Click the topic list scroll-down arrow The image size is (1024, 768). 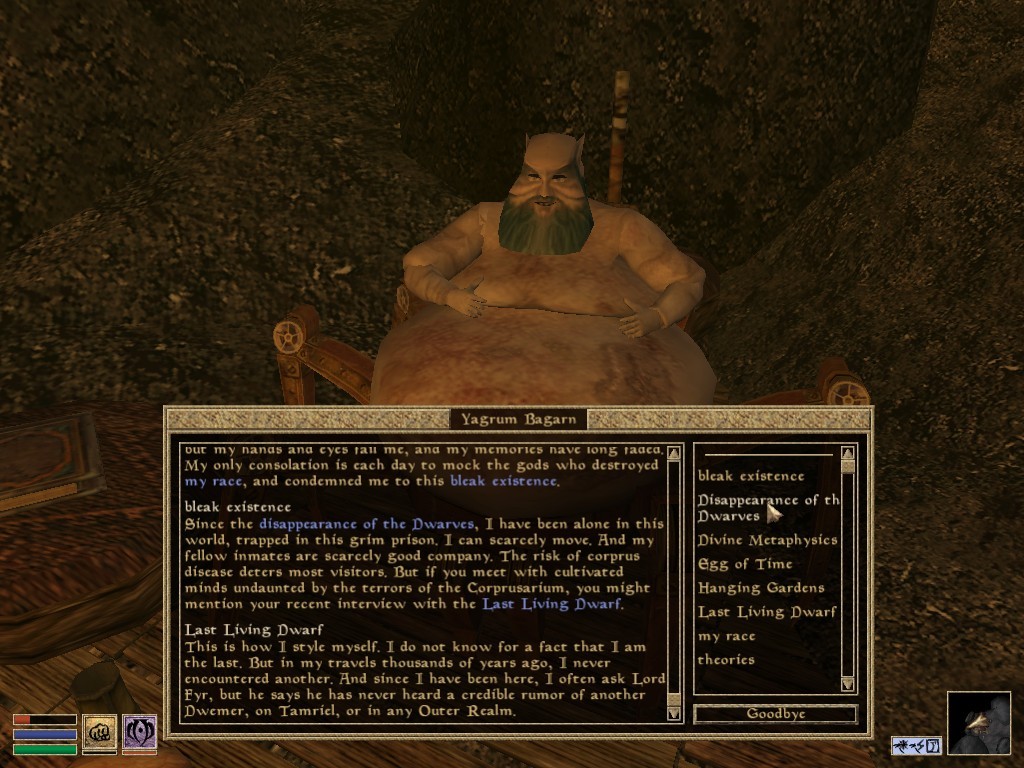(x=848, y=684)
